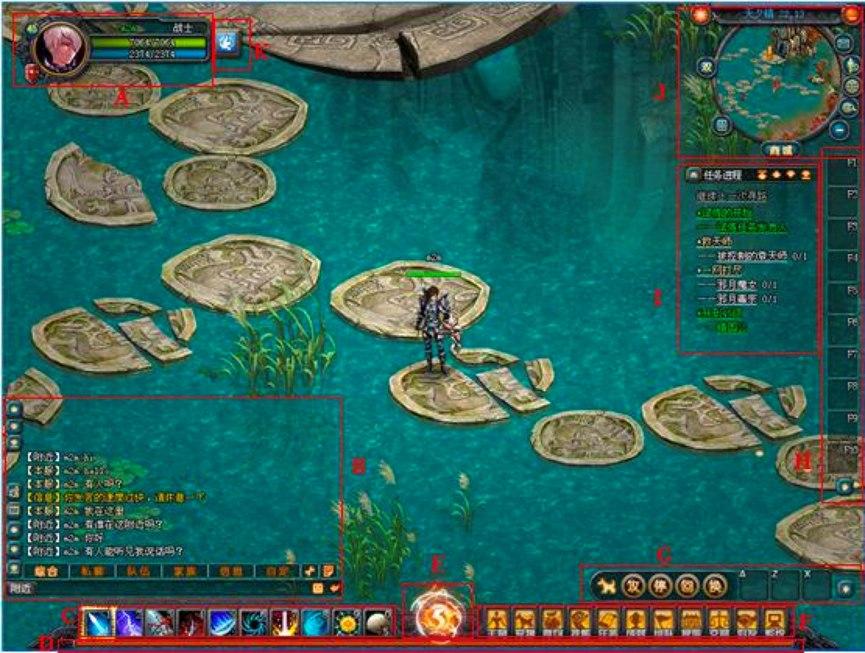Click the chat text input field
This screenshot has width=865, height=653.
[150, 587]
